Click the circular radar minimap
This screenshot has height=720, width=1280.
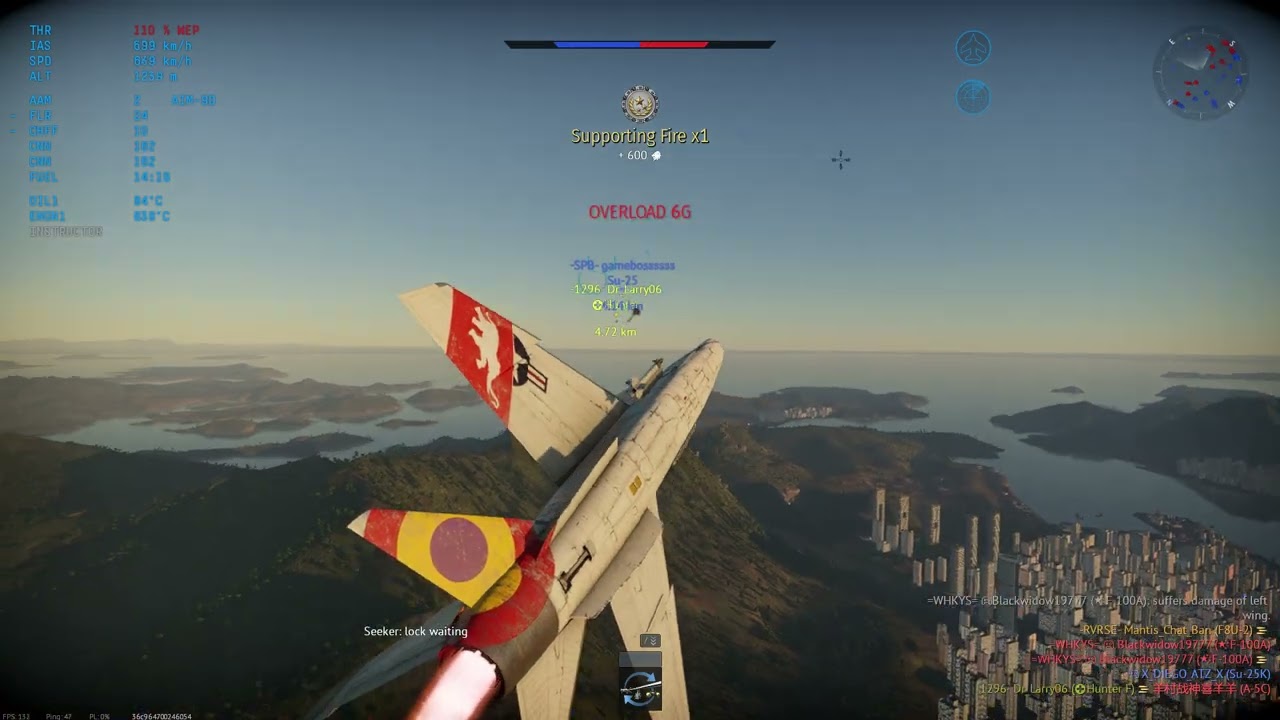1201,73
